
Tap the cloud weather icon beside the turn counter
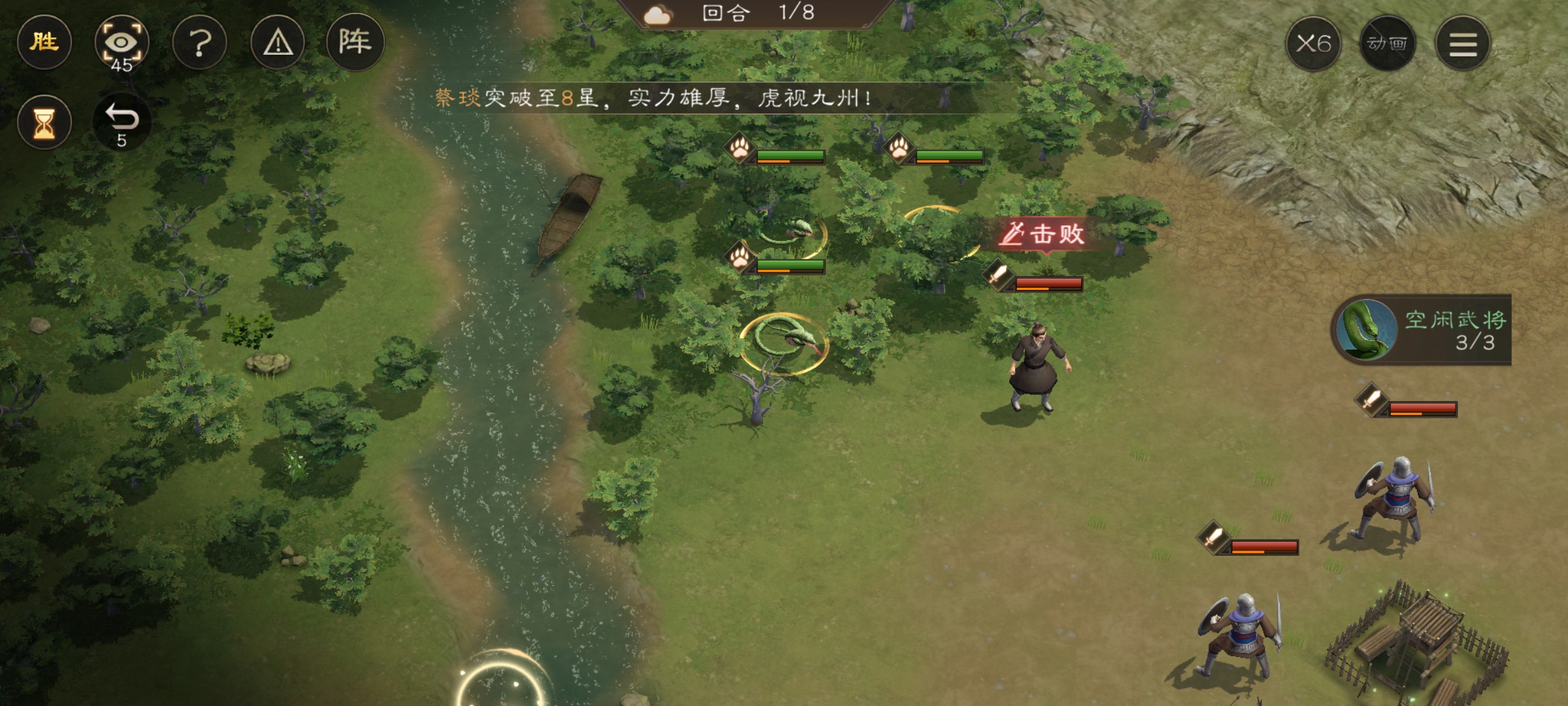click(x=657, y=14)
